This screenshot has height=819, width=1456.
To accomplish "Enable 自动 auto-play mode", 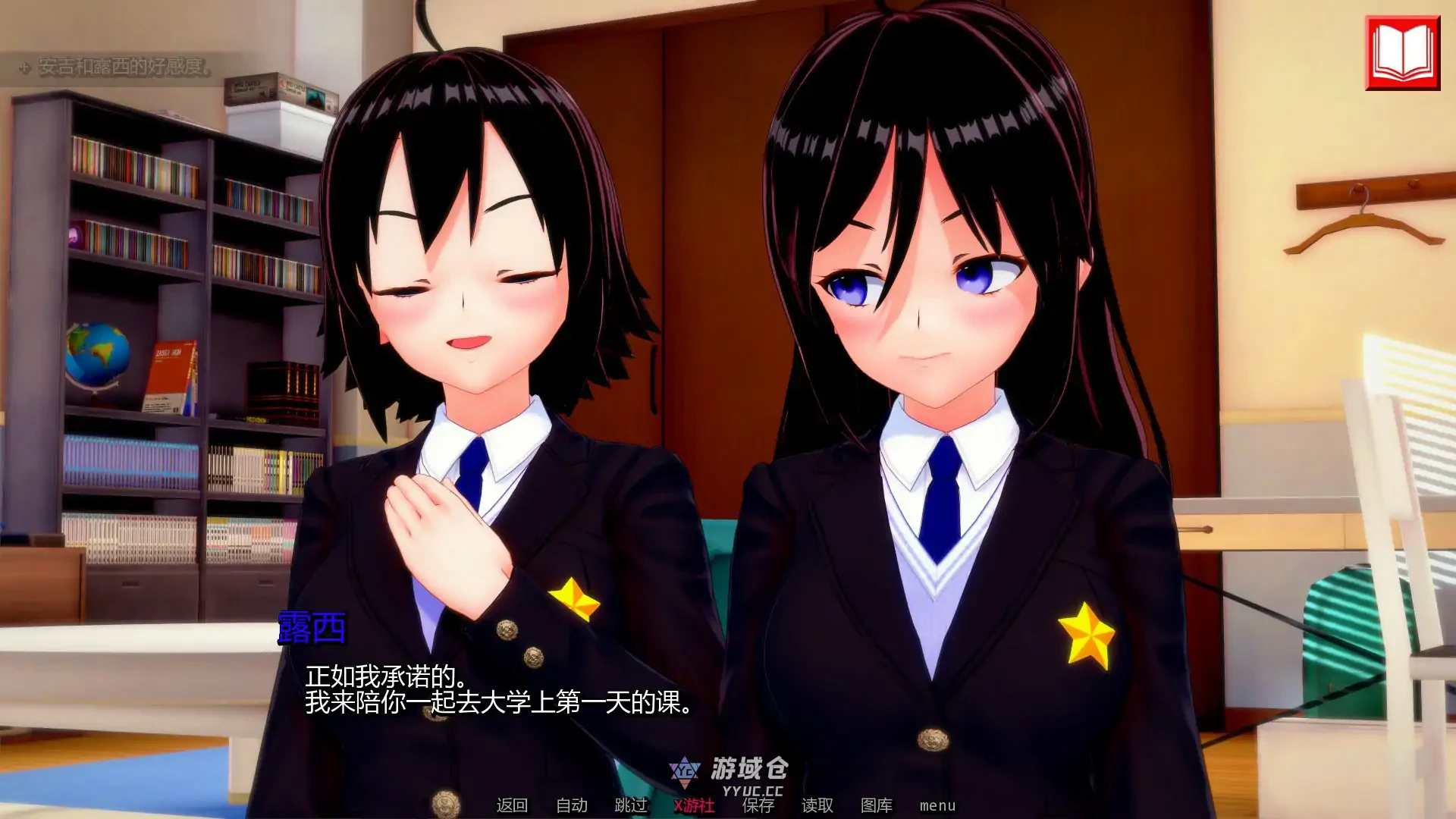I will point(573,806).
